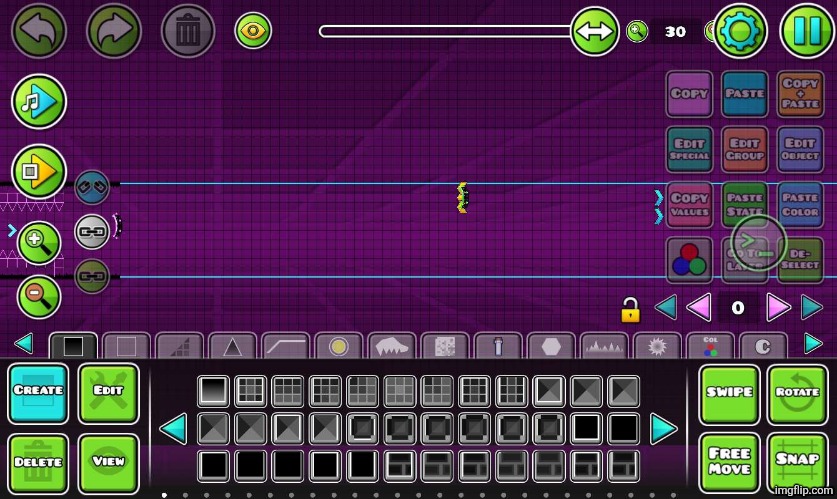Enable Free Move mode
The image size is (837, 499).
729,463
